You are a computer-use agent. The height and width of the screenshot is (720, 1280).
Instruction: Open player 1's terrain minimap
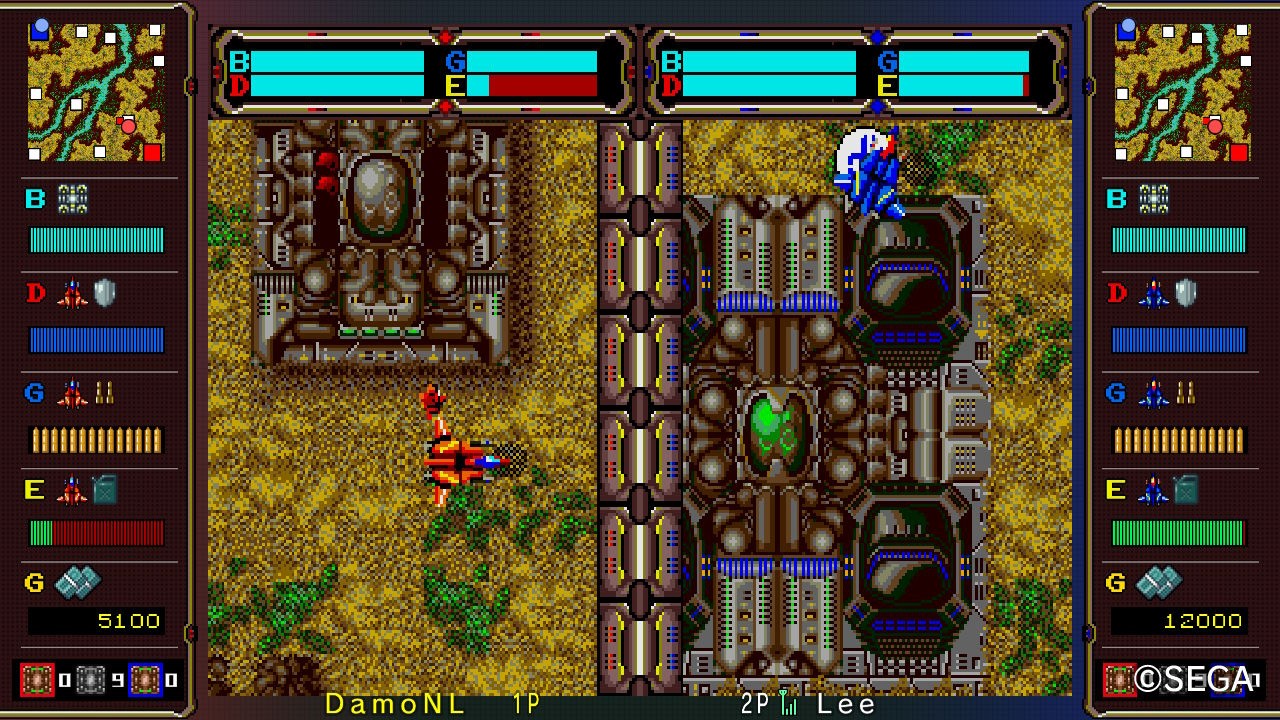click(x=95, y=91)
